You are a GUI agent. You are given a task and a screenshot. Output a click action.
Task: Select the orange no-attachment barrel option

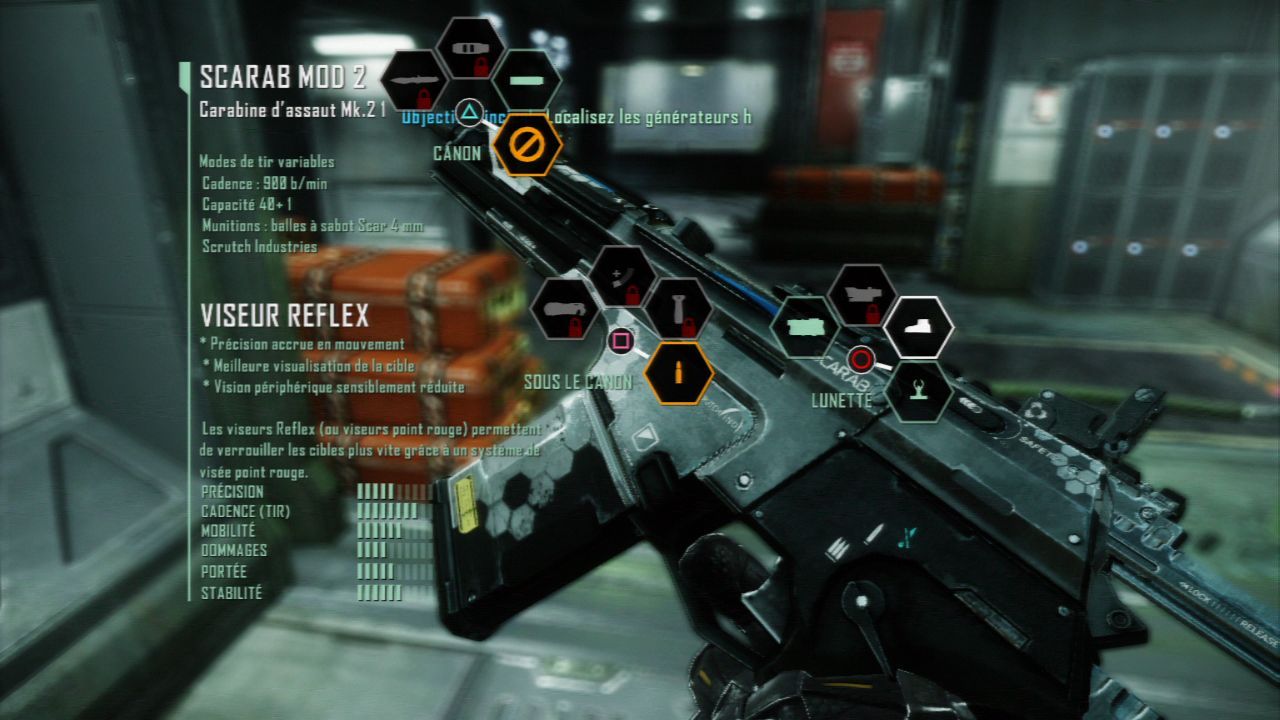(526, 144)
